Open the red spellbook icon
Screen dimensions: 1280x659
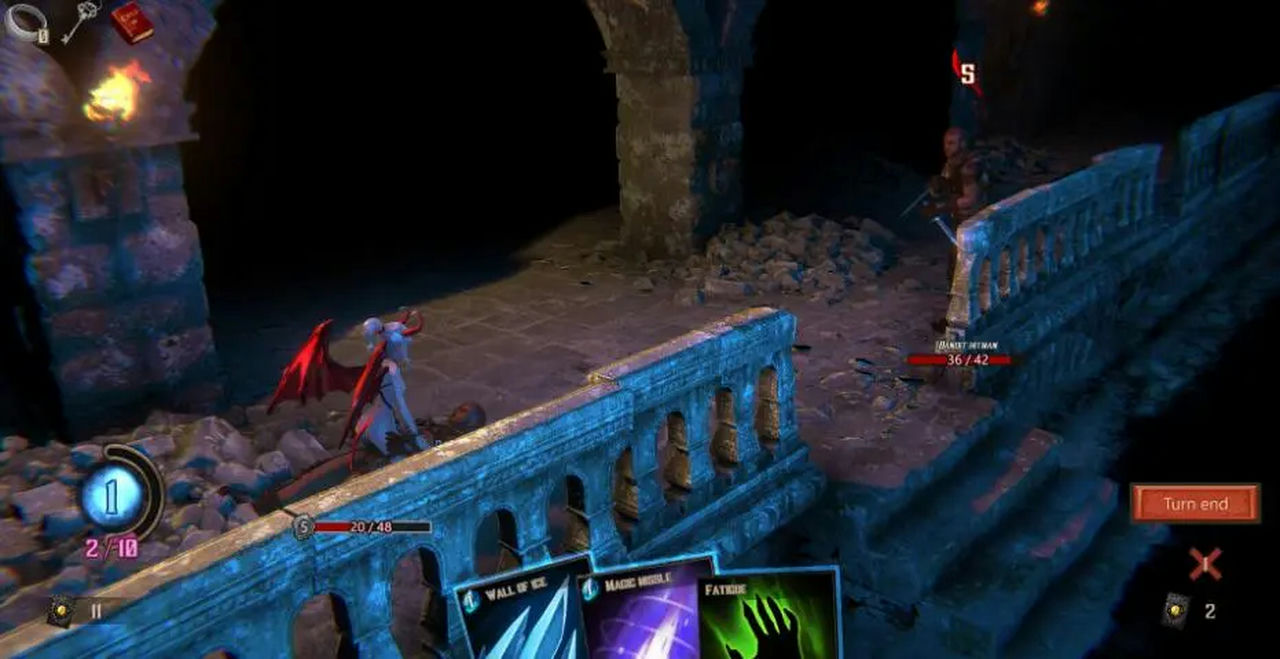(130, 21)
